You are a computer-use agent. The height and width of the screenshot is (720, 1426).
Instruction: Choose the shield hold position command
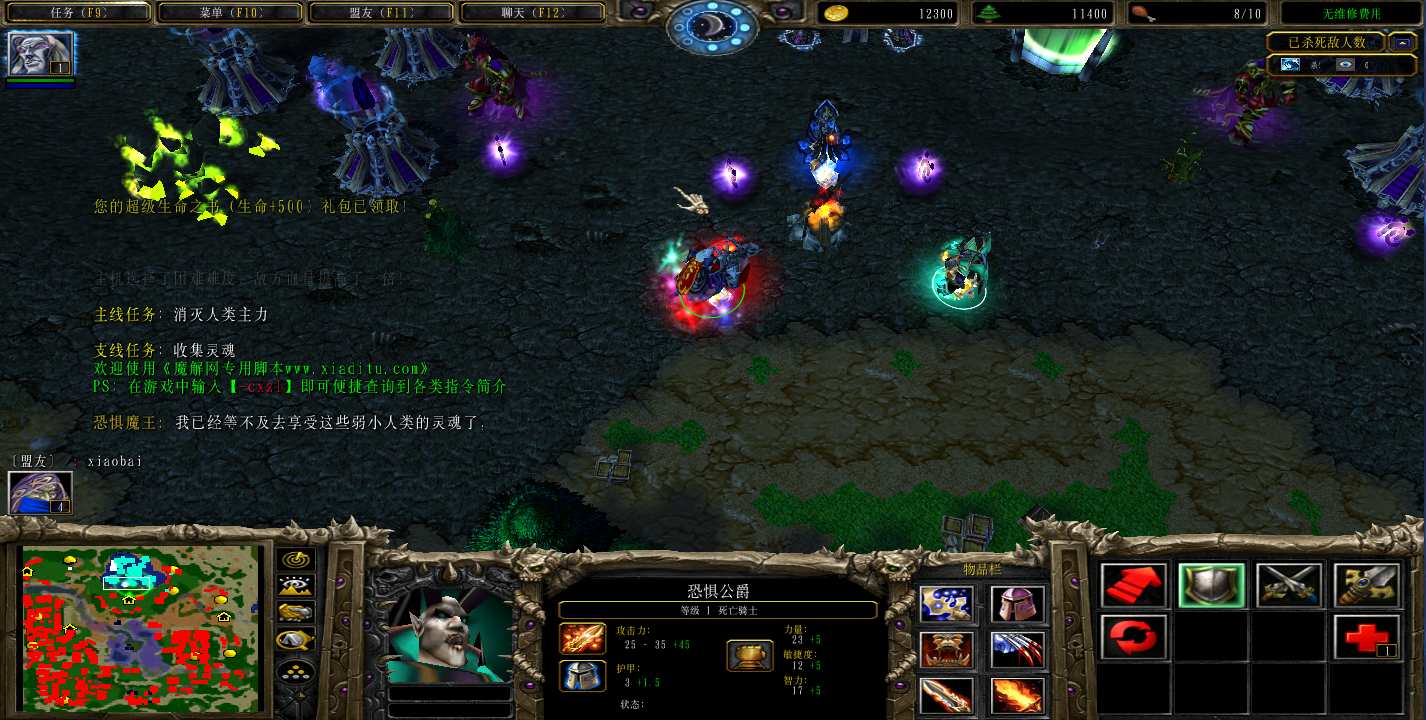tap(1211, 586)
